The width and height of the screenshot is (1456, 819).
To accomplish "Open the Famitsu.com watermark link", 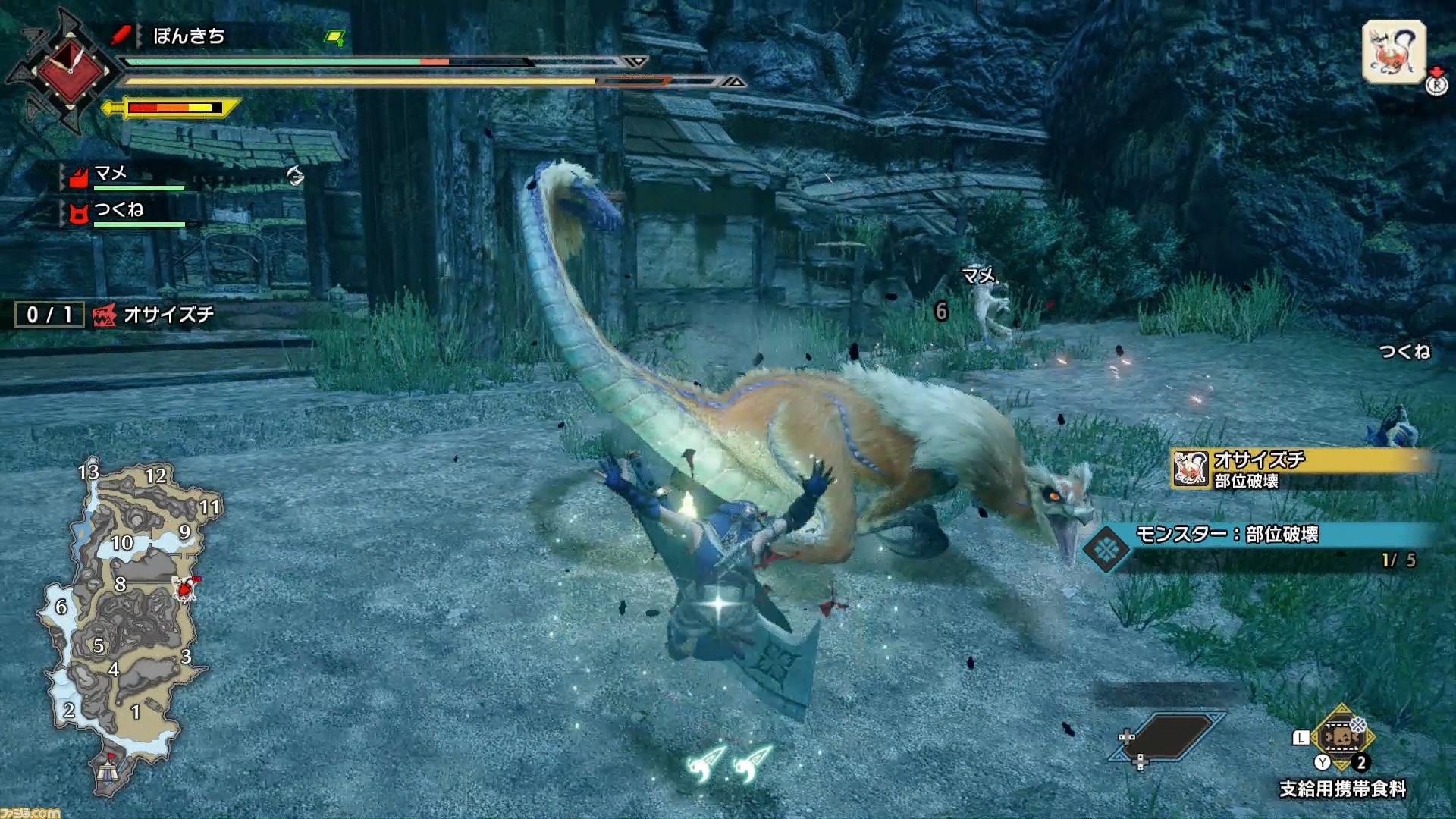I will pyautogui.click(x=30, y=812).
